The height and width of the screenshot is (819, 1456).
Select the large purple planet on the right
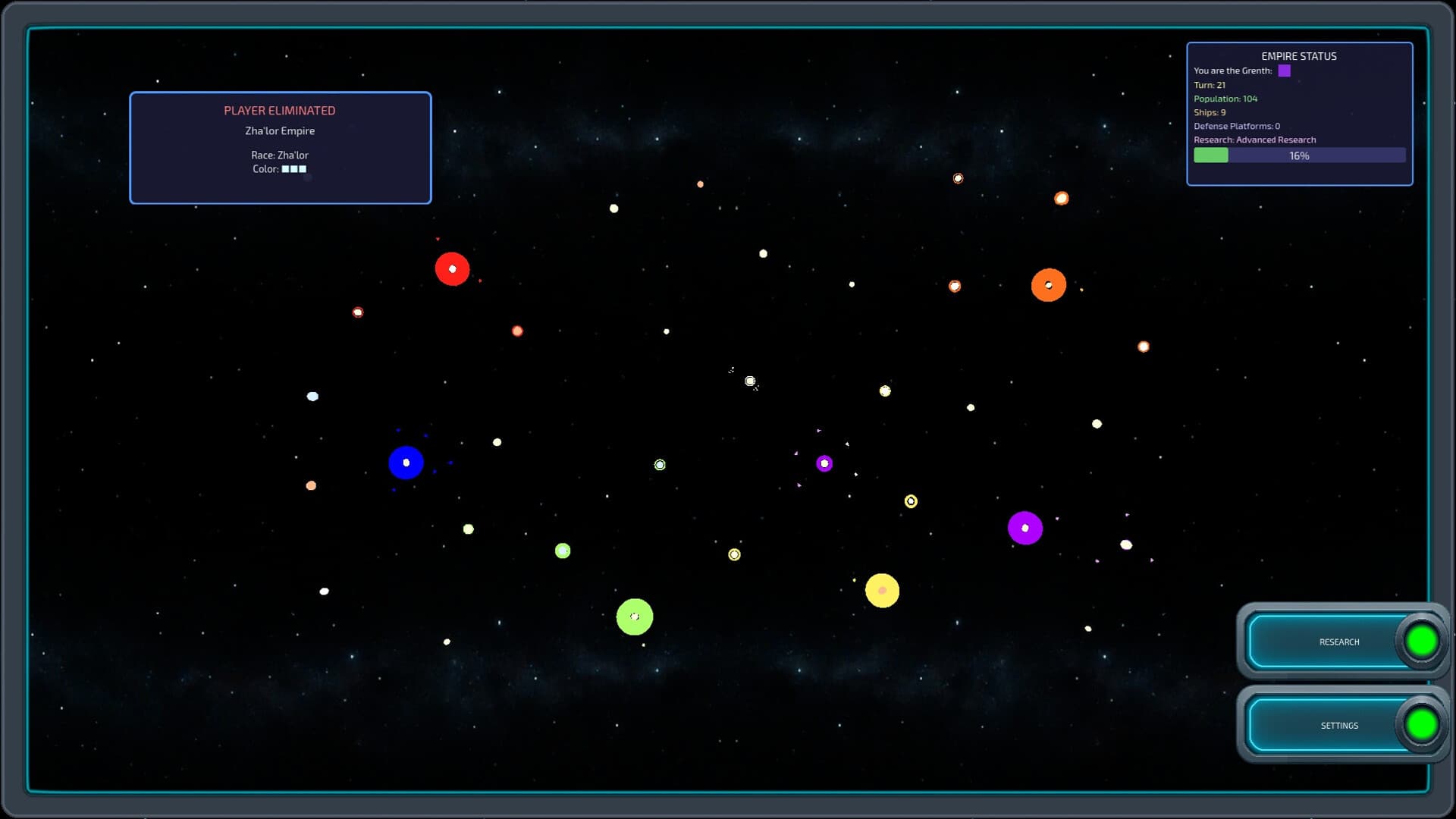pos(1026,527)
